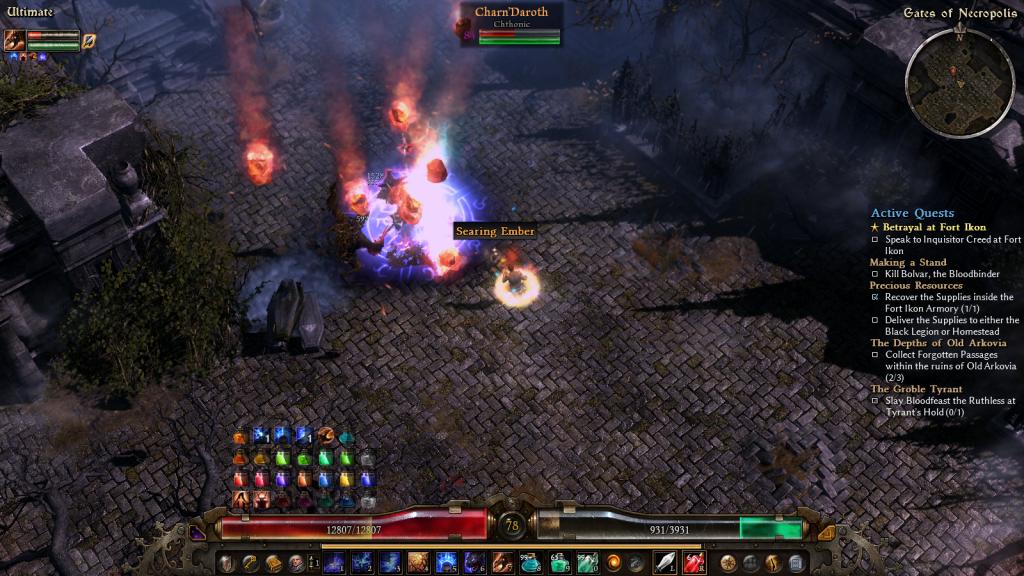Screen dimensions: 1024x576
Task: Select The Groble Tyrant quest entry
Action: [916, 389]
